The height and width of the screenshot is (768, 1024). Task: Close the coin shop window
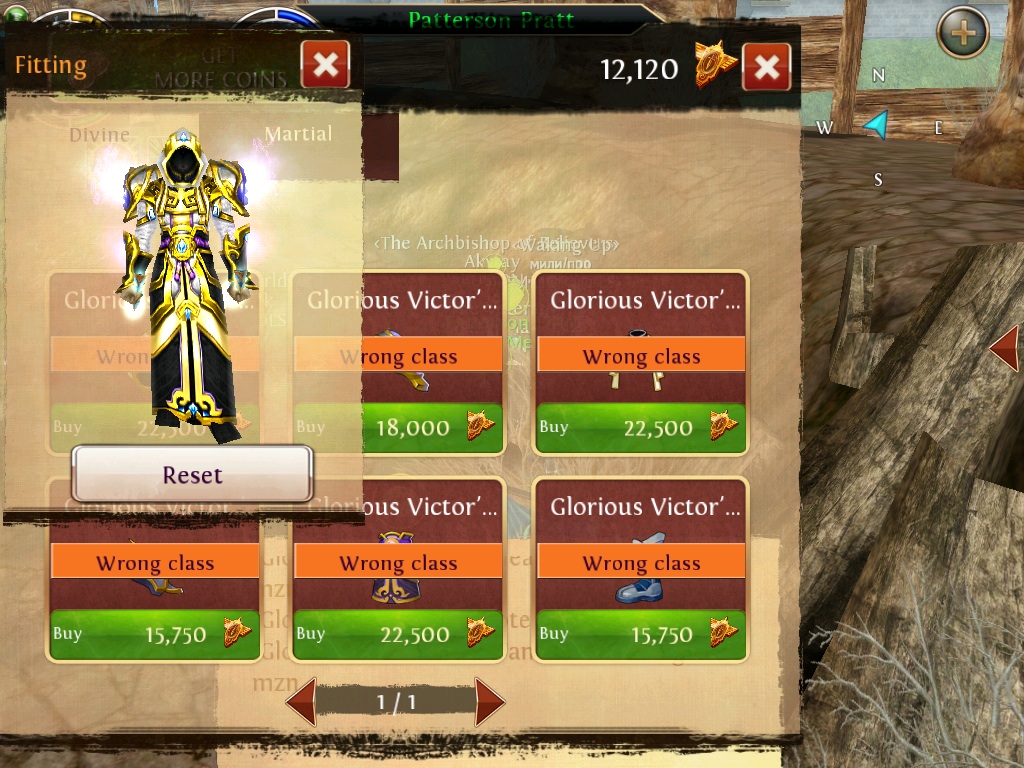(x=766, y=68)
